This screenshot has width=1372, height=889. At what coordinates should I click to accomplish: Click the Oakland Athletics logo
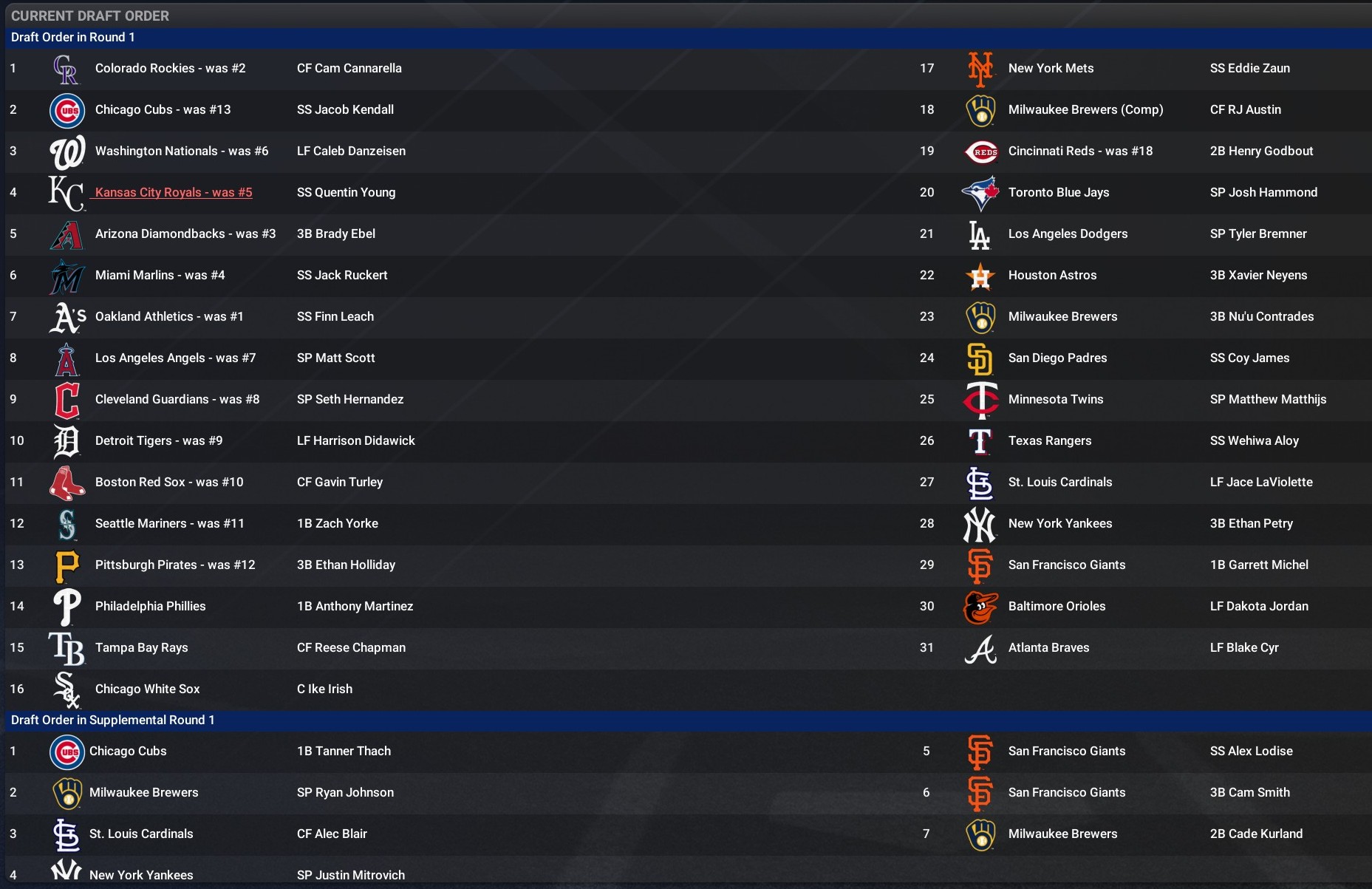(66, 316)
